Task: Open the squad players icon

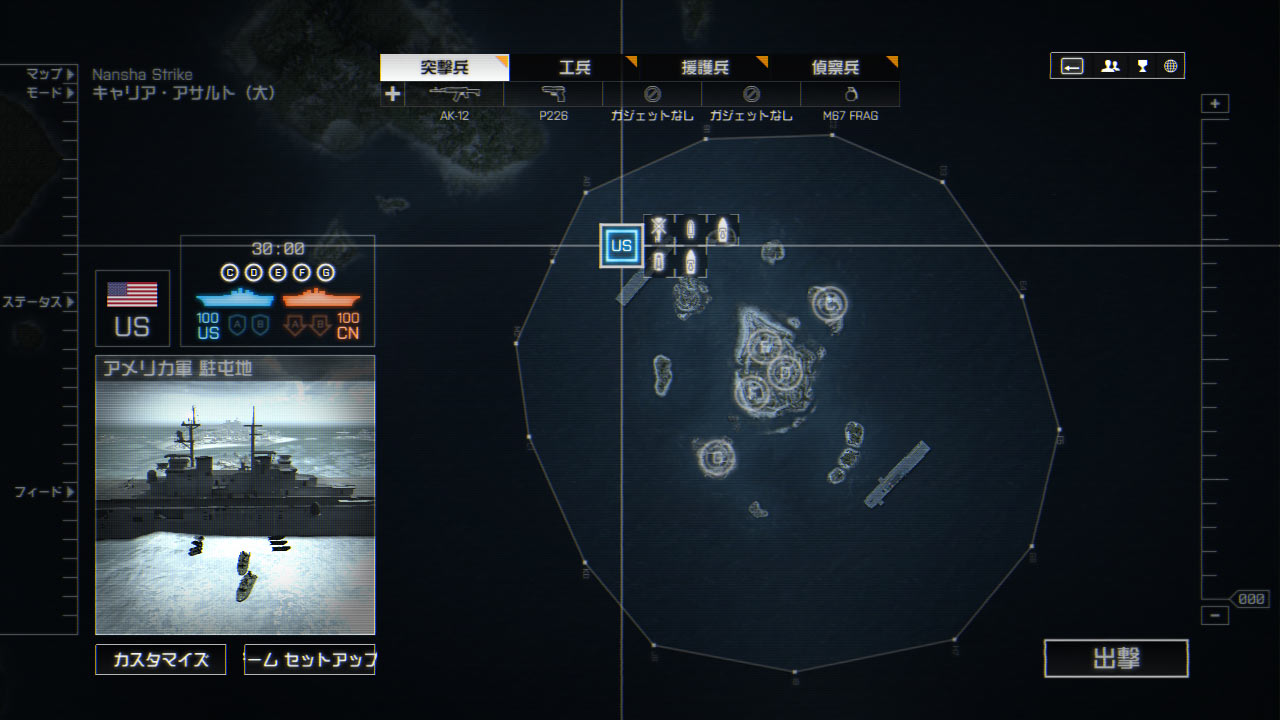Action: (x=1110, y=66)
